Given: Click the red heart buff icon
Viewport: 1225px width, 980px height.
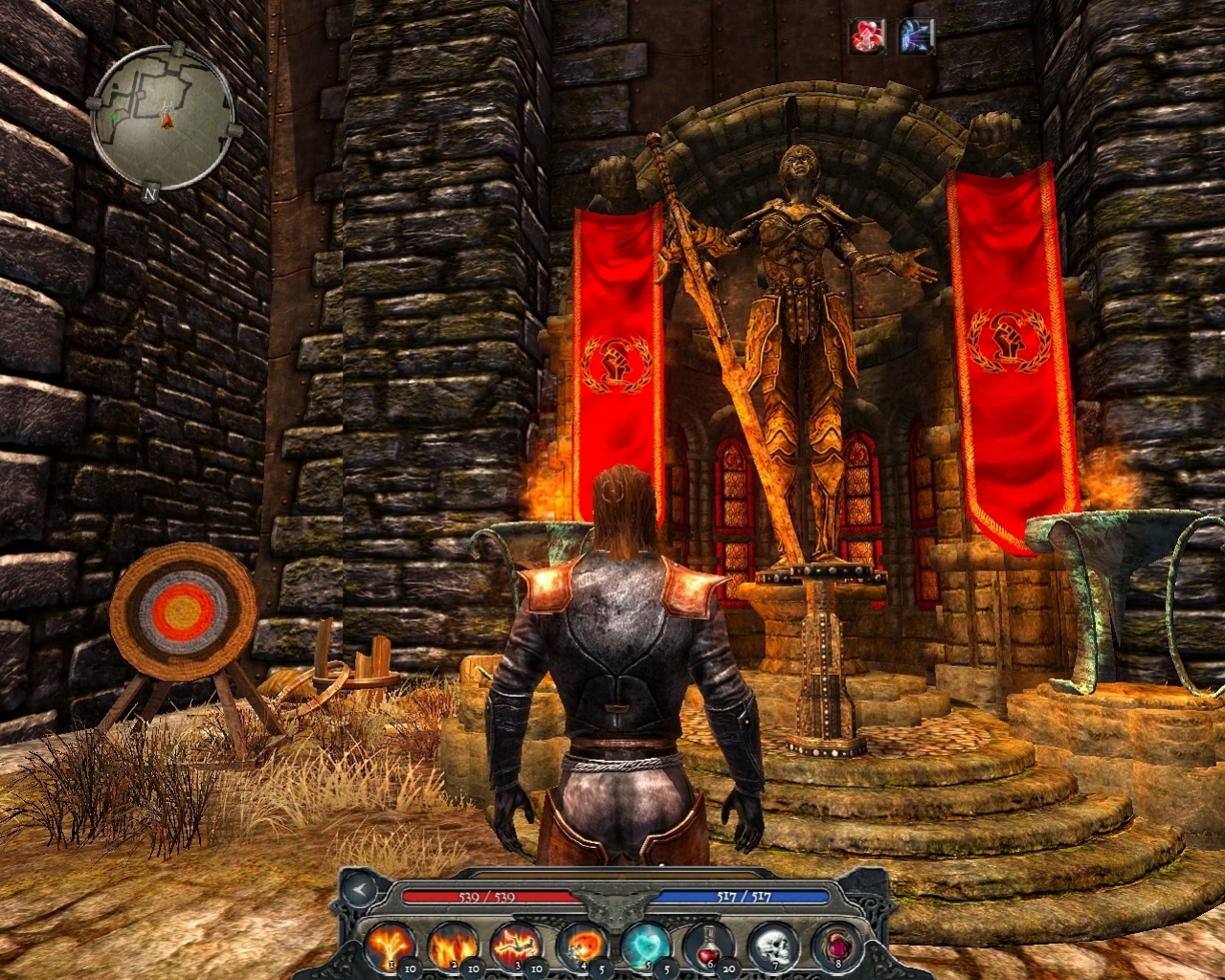Looking at the screenshot, I should point(868,37).
